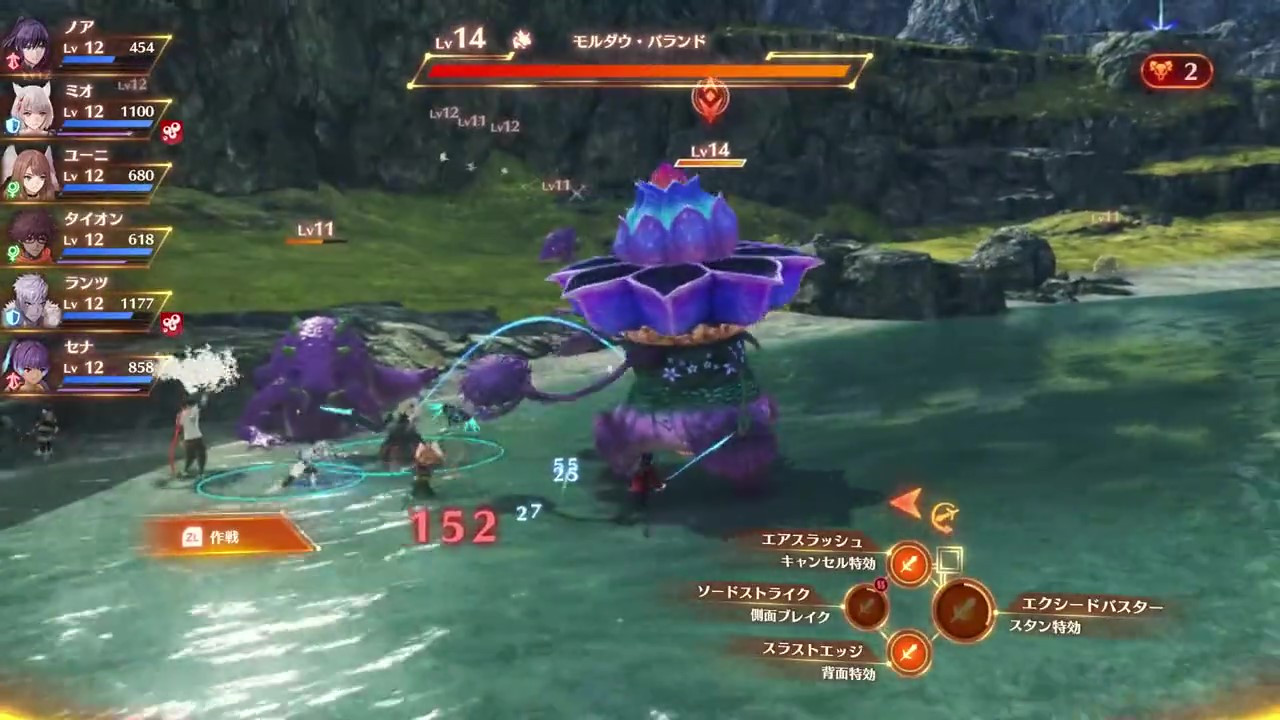Click the chain attack counter showing 2

pos(1176,71)
